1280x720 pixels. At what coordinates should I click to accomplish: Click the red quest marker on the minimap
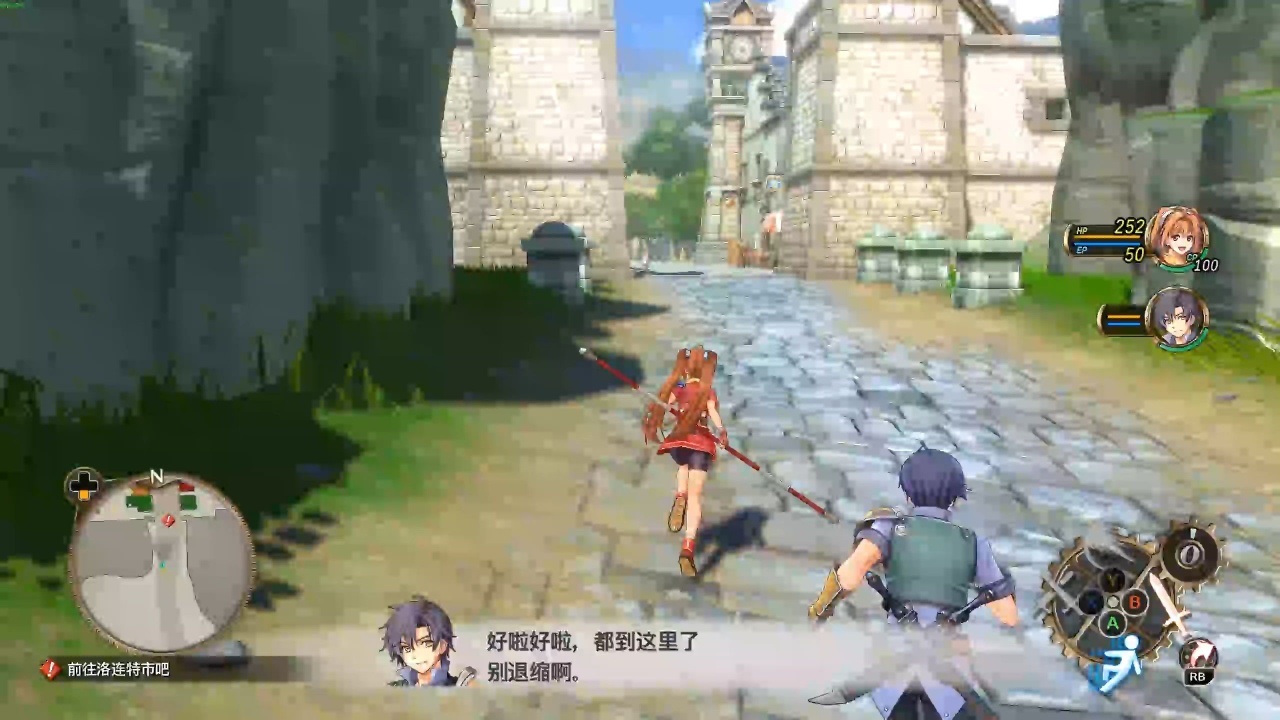coord(168,520)
